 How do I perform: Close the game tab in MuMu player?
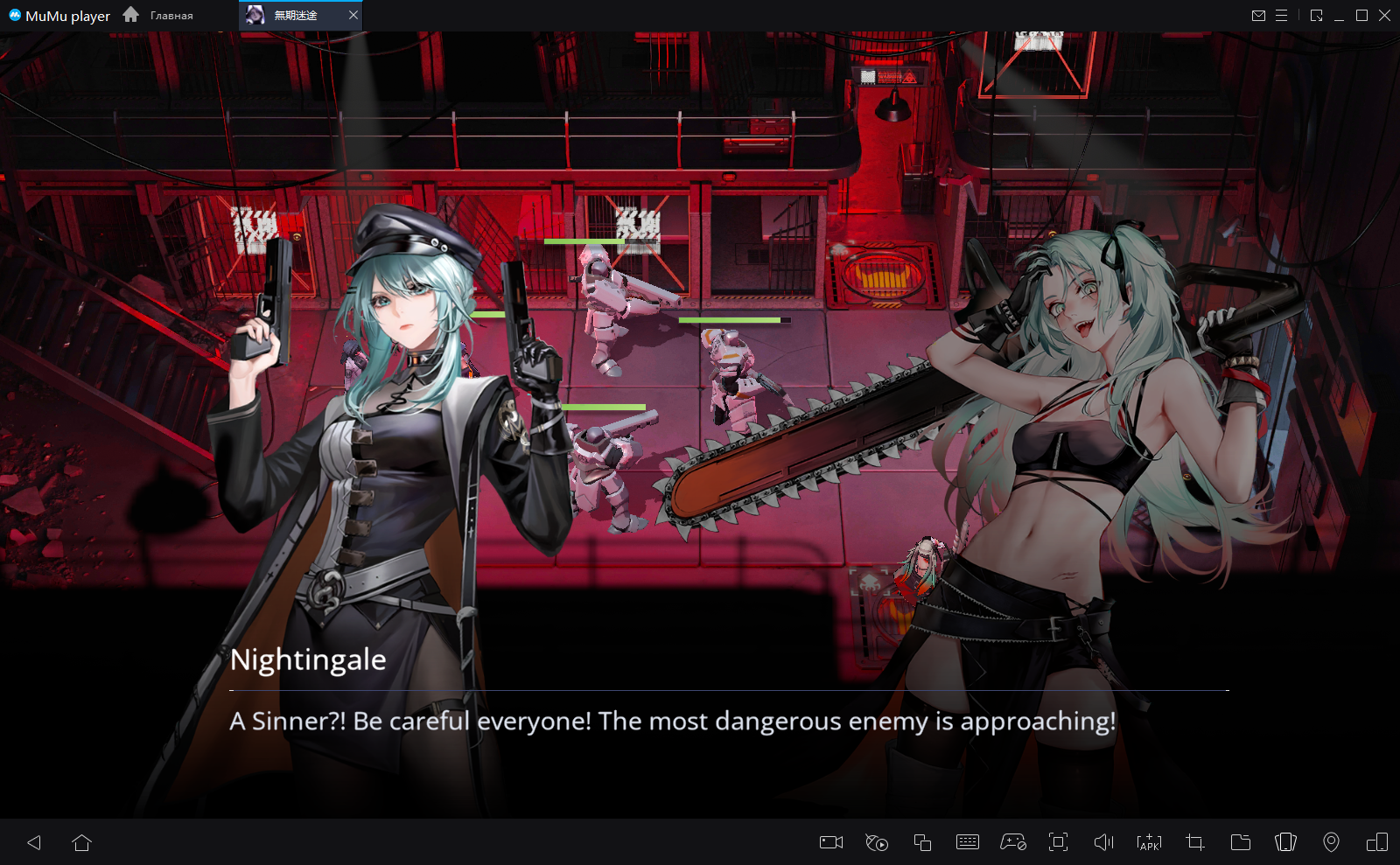tap(353, 15)
